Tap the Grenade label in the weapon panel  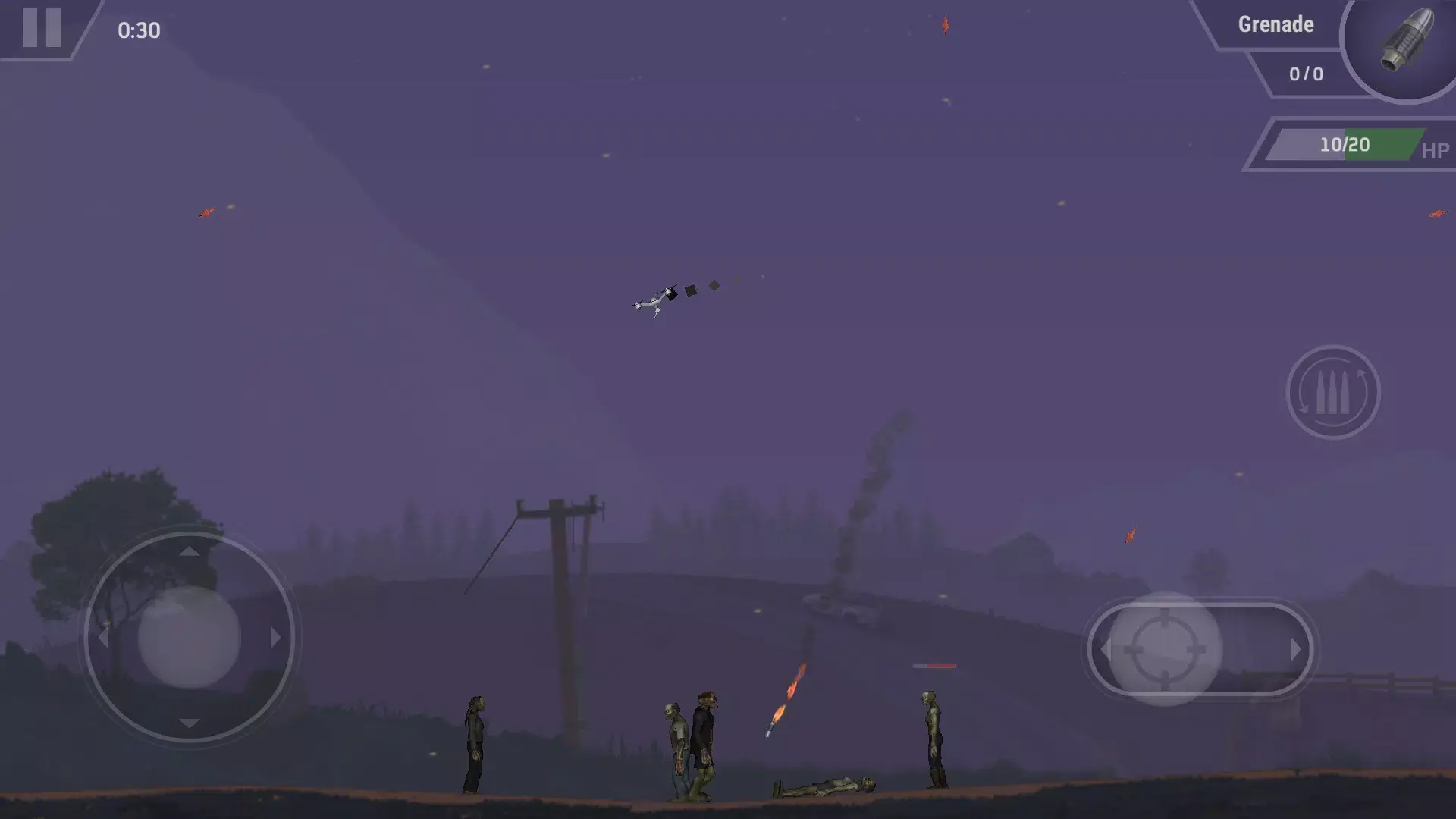pyautogui.click(x=1276, y=24)
